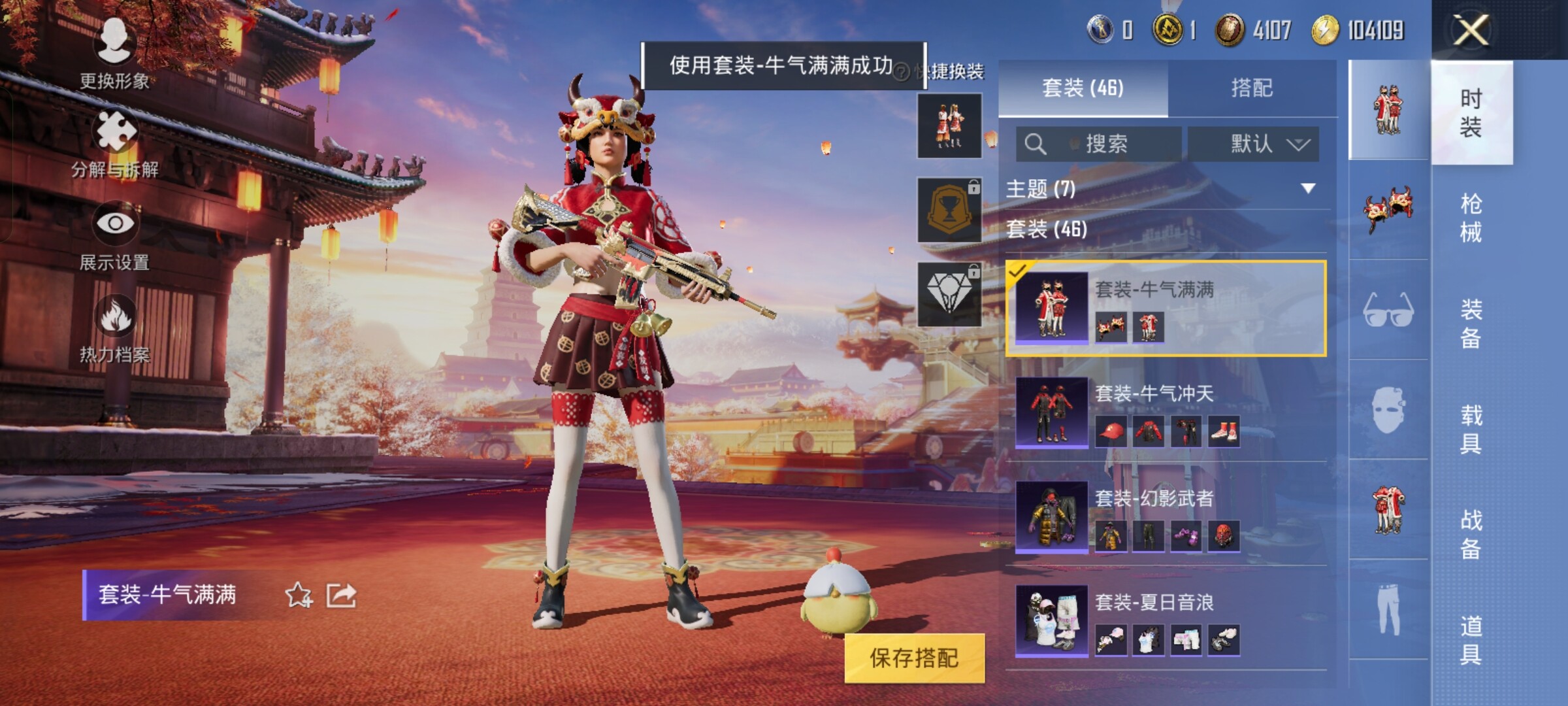1568x706 pixels.
Task: Open 分解与拆解 dismantle menu
Action: pyautogui.click(x=115, y=145)
